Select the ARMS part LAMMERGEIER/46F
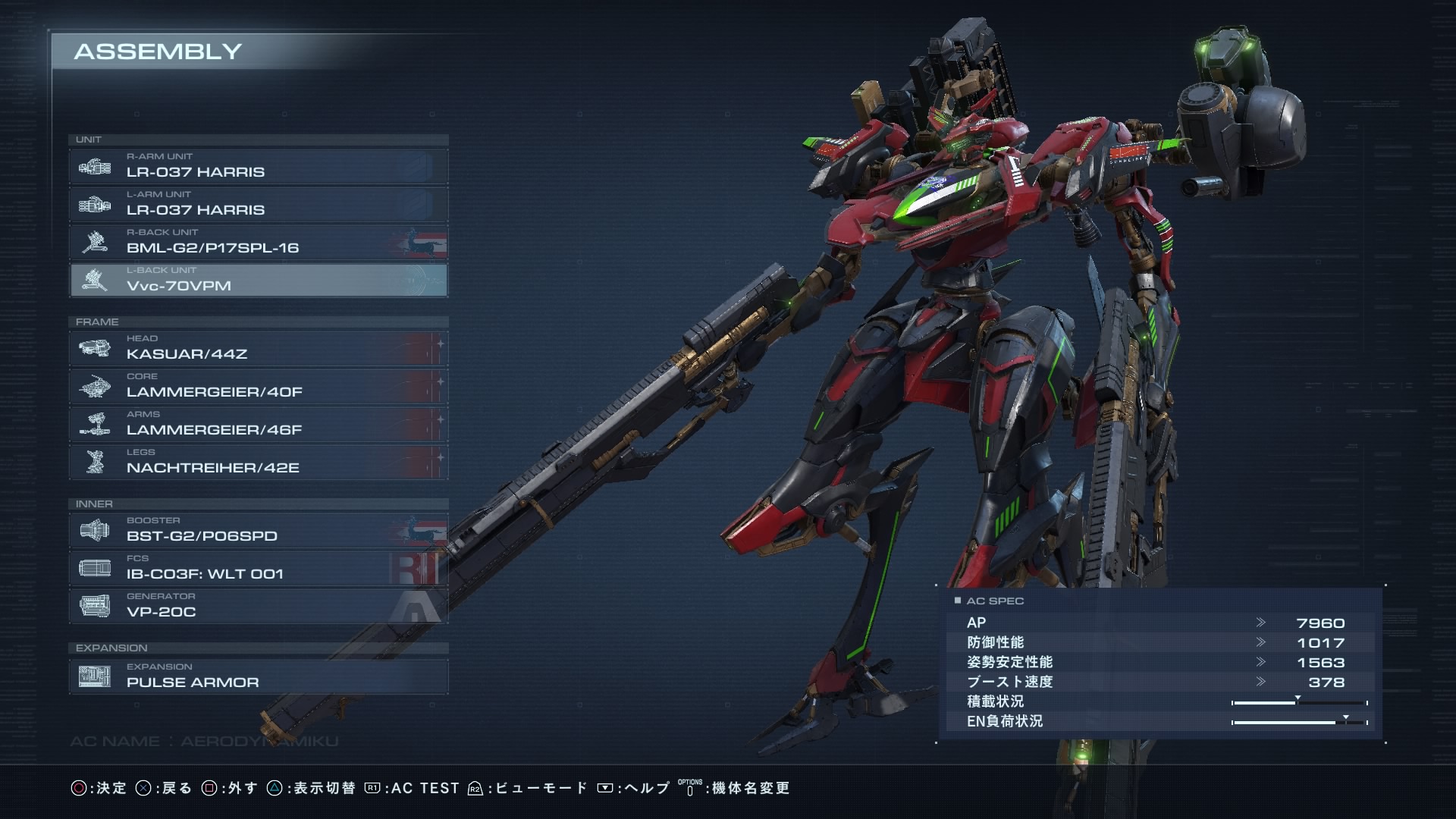The width and height of the screenshot is (1456, 819). coord(258,424)
